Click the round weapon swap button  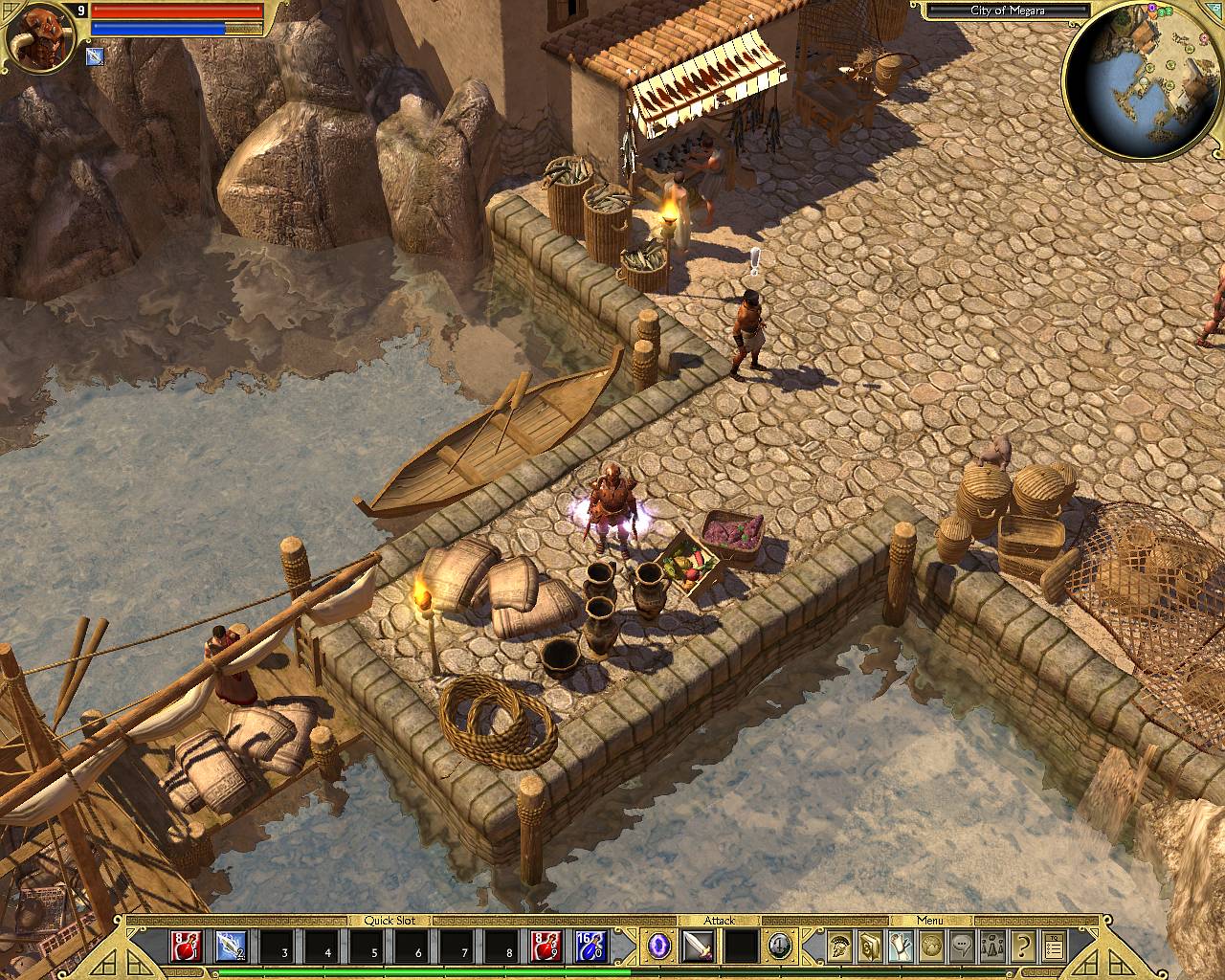point(780,946)
